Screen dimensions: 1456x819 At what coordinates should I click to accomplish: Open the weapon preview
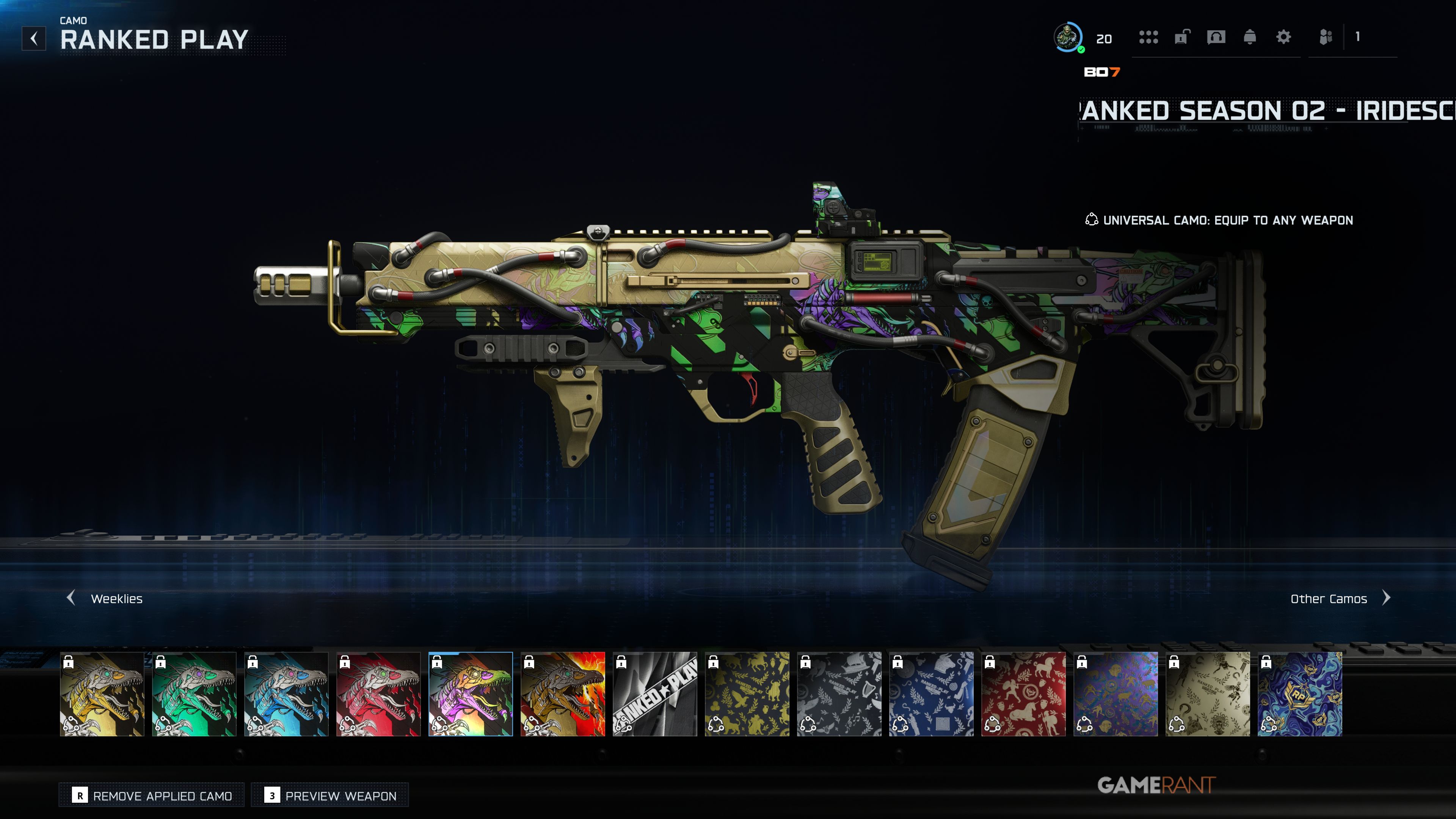click(x=330, y=795)
